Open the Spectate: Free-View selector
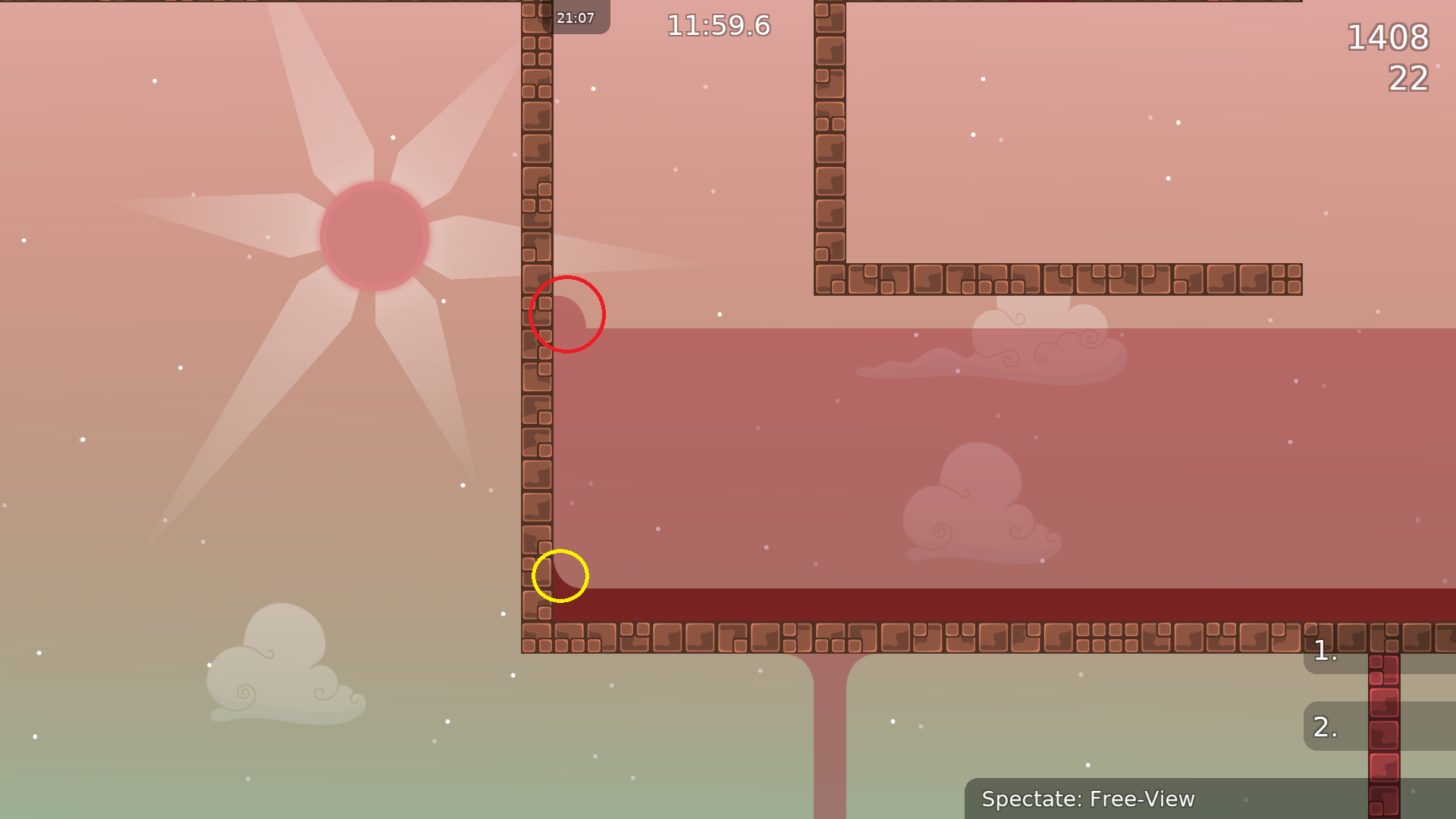Image resolution: width=1456 pixels, height=819 pixels. (1088, 799)
